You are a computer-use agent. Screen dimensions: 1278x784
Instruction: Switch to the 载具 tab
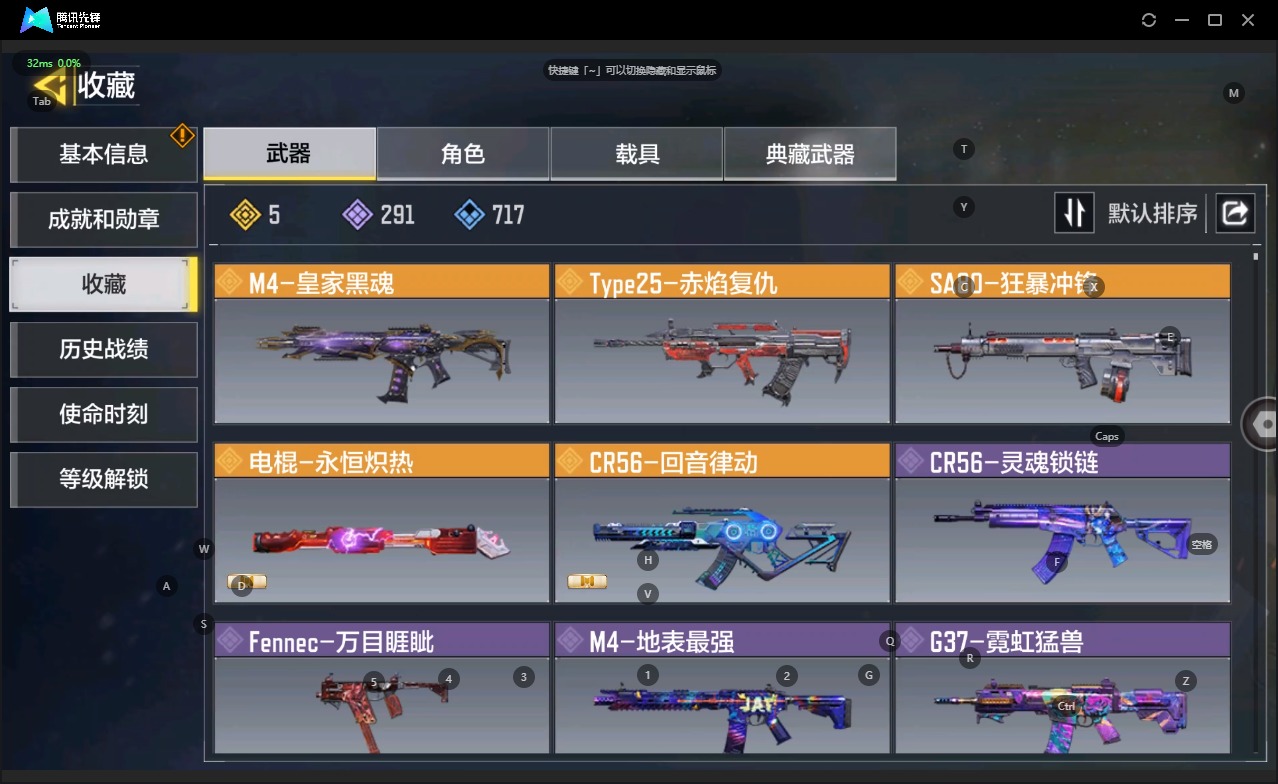tap(637, 154)
